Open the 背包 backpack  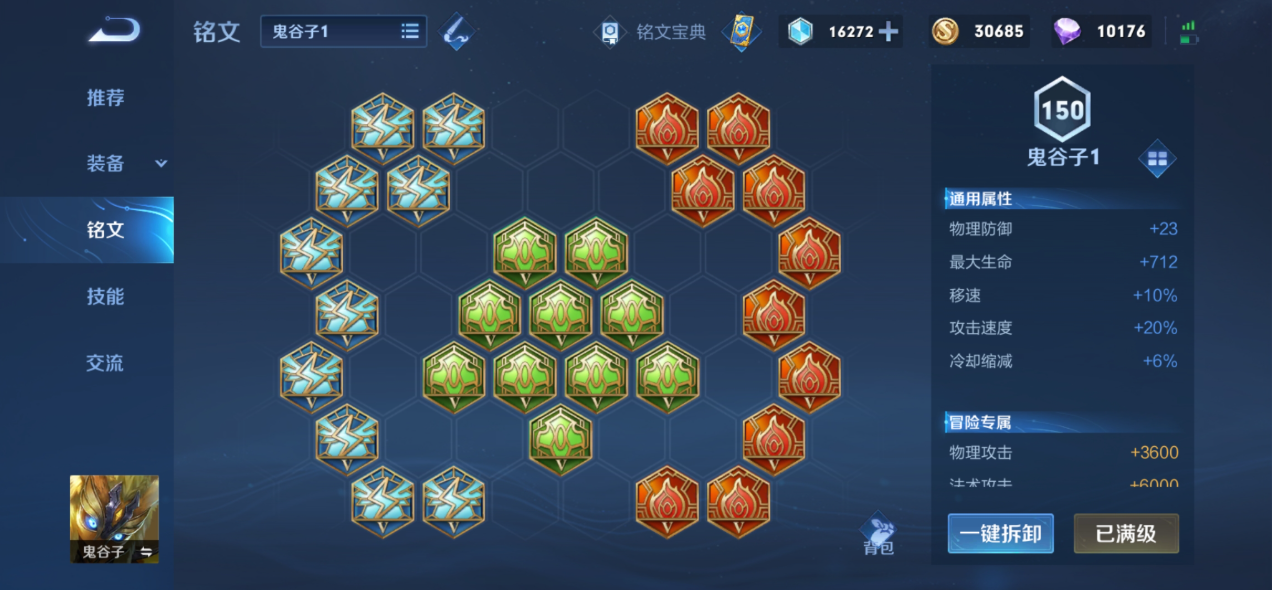878,535
